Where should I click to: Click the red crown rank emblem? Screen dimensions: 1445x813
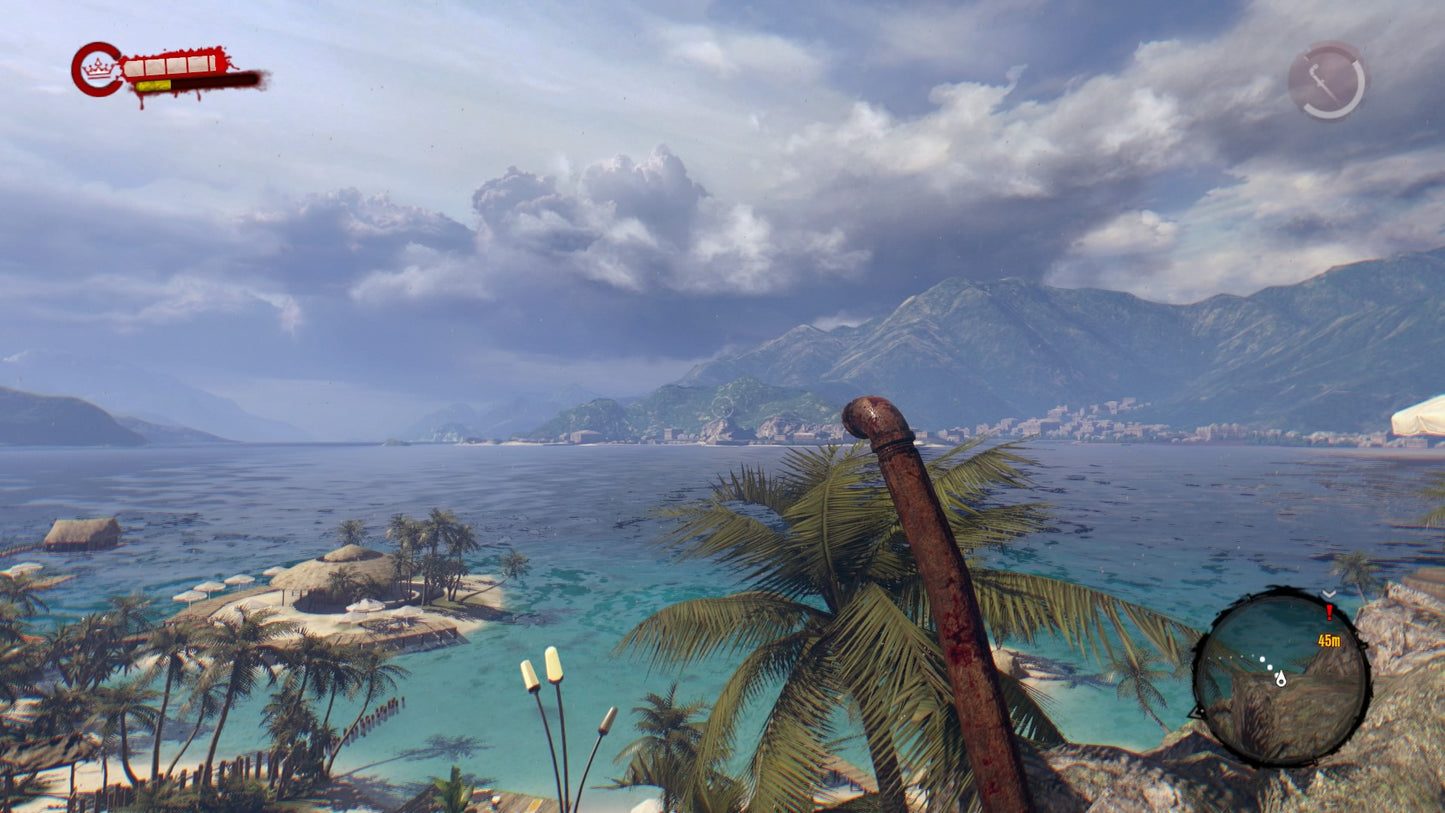95,67
